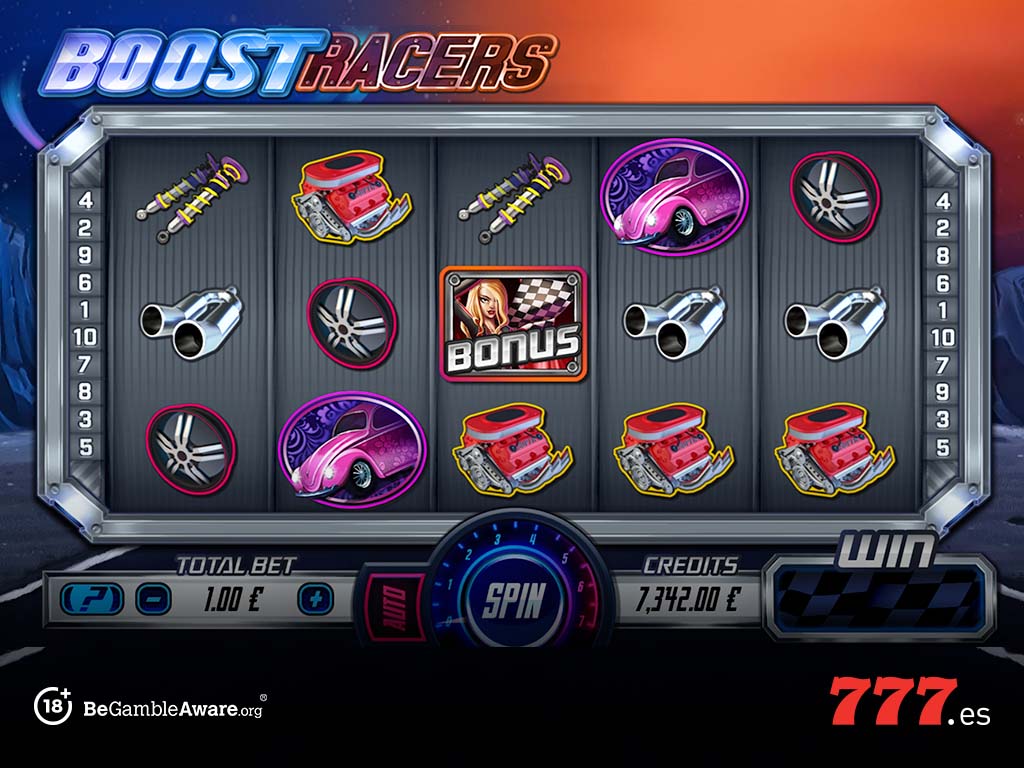
Task: Activate the red AUTO spin button
Action: pos(382,603)
